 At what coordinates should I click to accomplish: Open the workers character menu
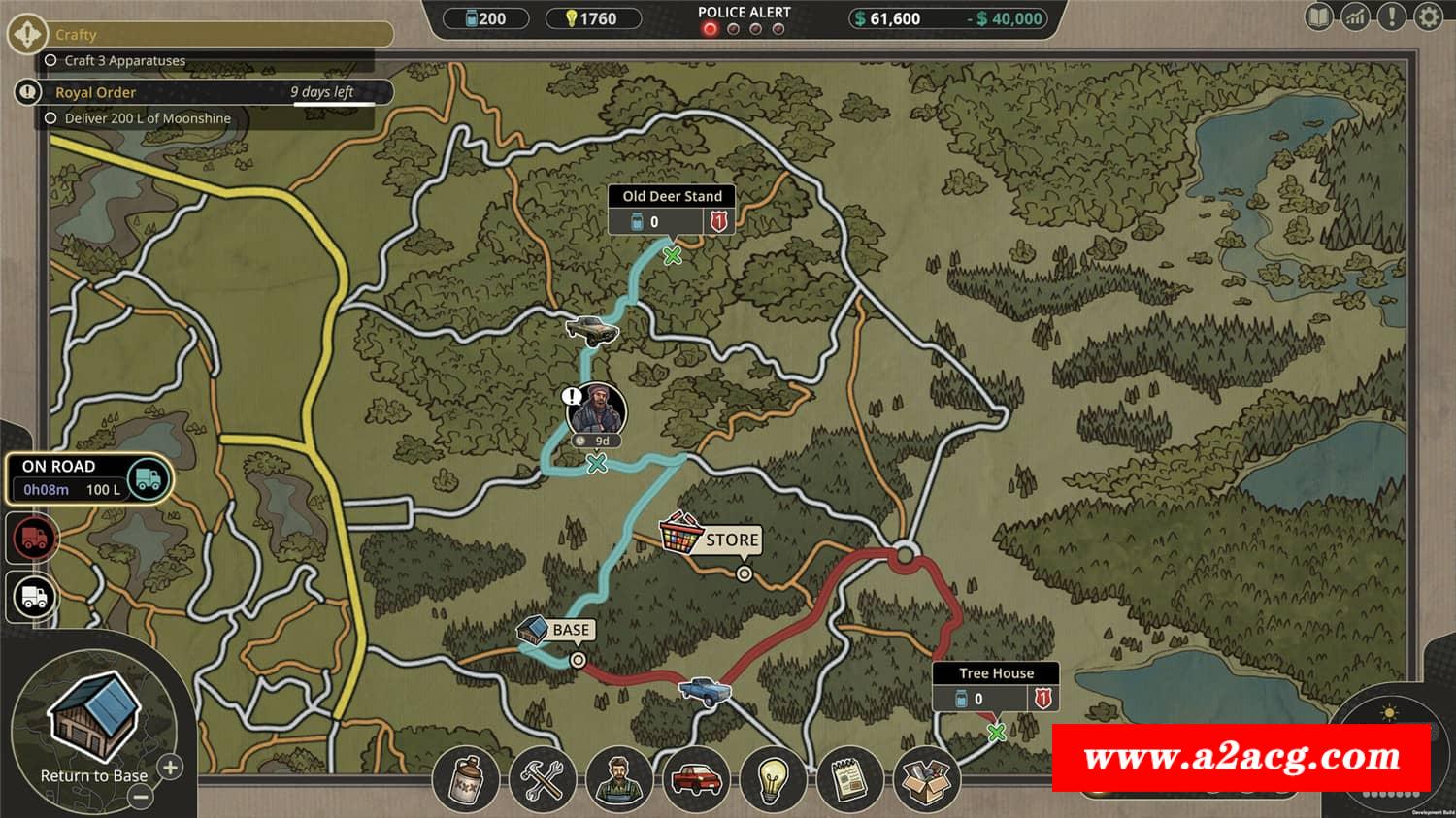point(618,779)
